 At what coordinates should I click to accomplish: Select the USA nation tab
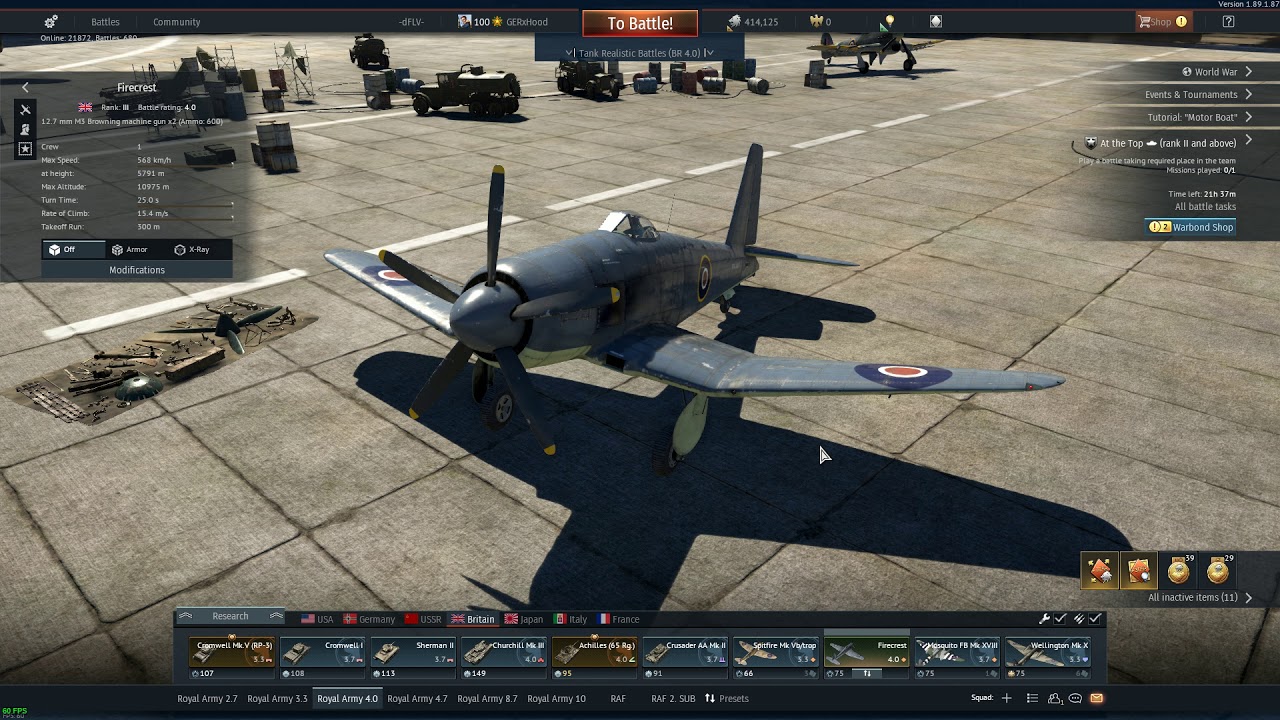point(317,619)
